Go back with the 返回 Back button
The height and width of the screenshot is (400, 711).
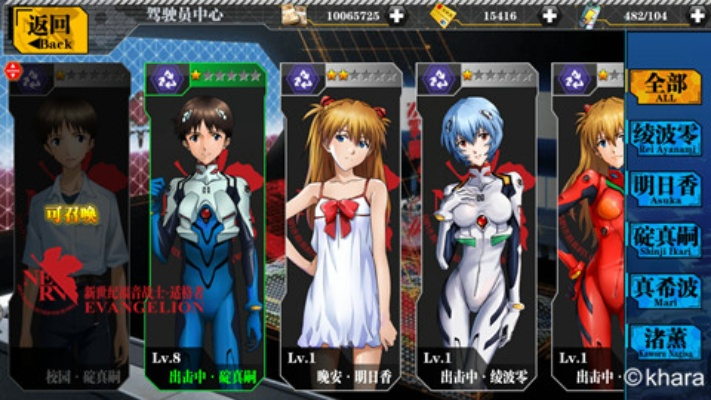coord(48,30)
